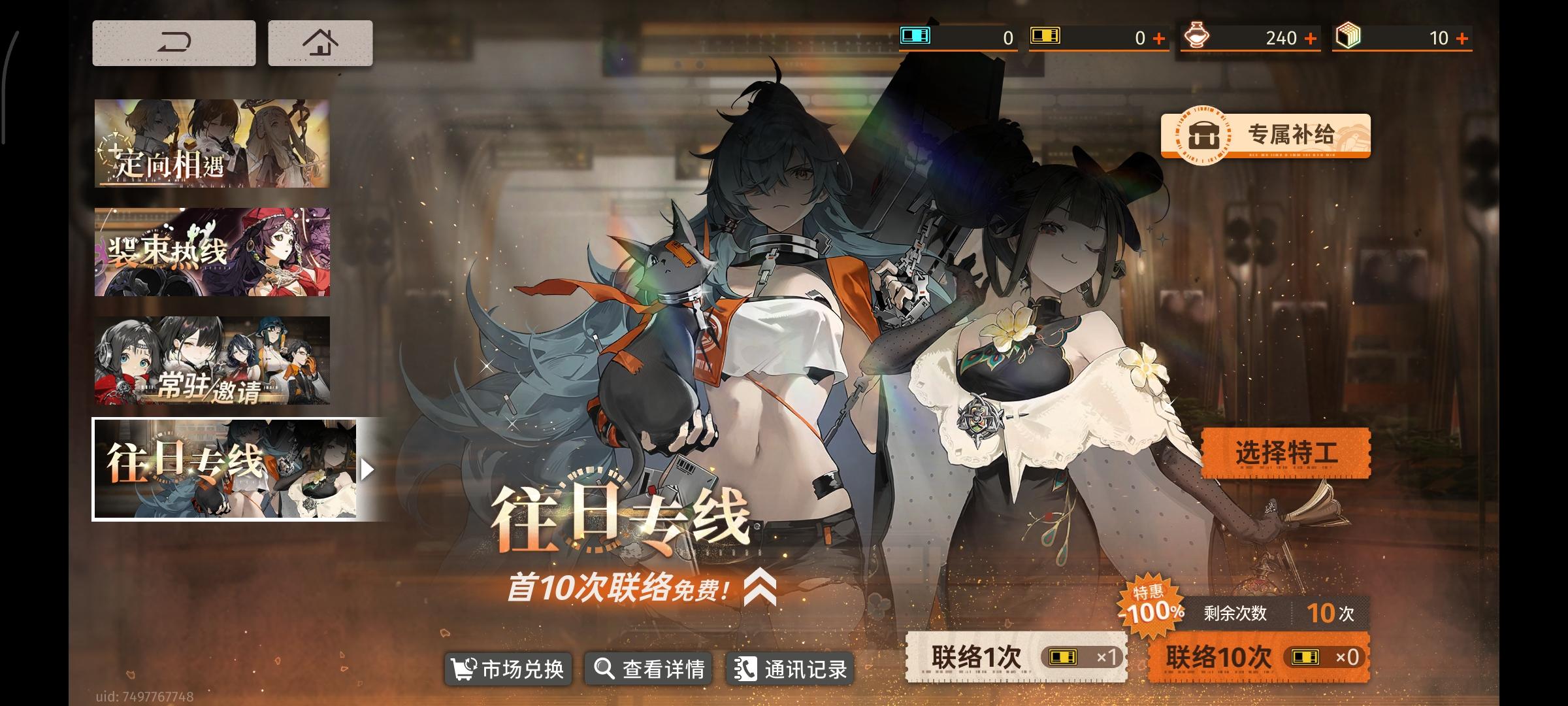Click the home icon at top left
This screenshot has width=1568, height=706.
point(319,42)
